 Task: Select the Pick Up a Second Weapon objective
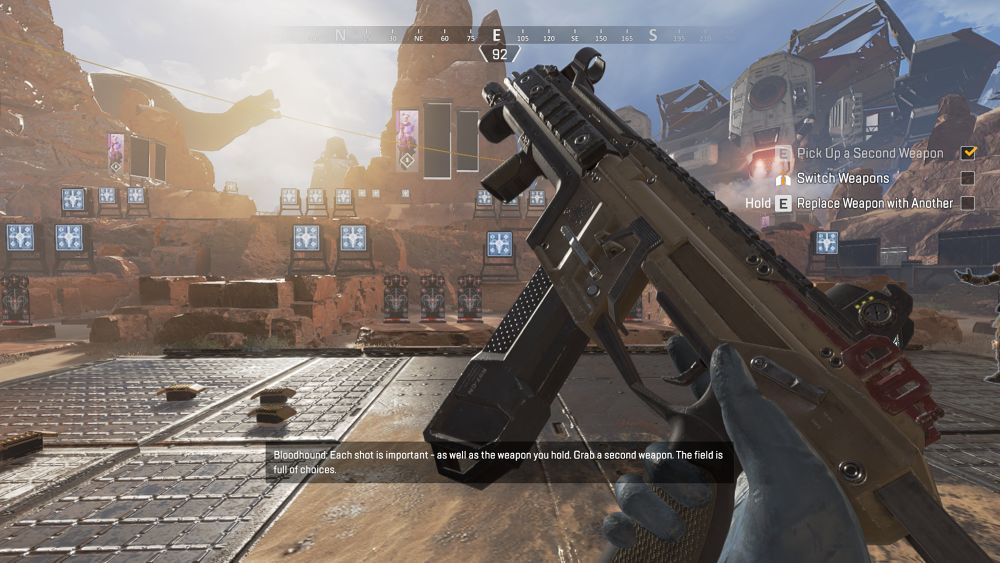click(869, 153)
